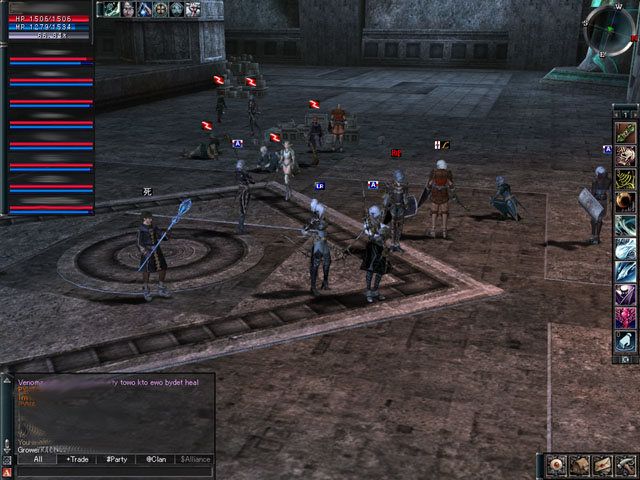Click the red A button beside chat input

click(x=7, y=471)
